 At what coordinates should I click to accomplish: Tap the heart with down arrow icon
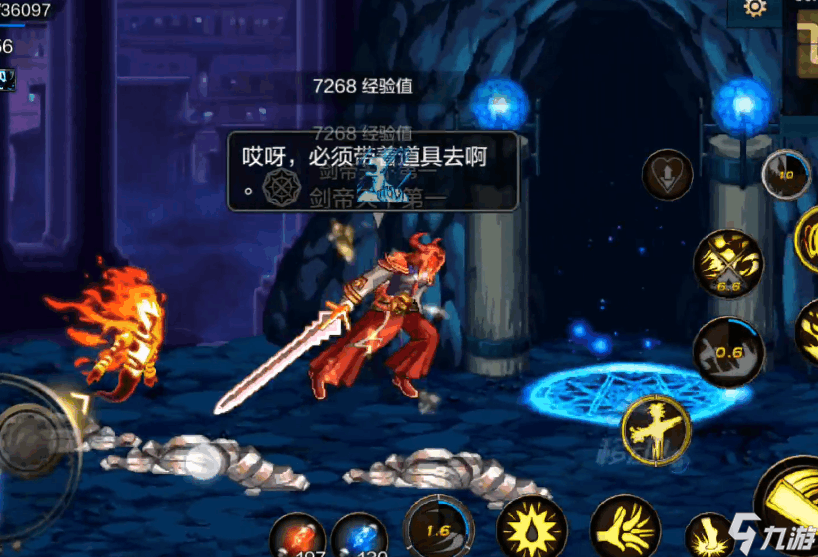(667, 176)
